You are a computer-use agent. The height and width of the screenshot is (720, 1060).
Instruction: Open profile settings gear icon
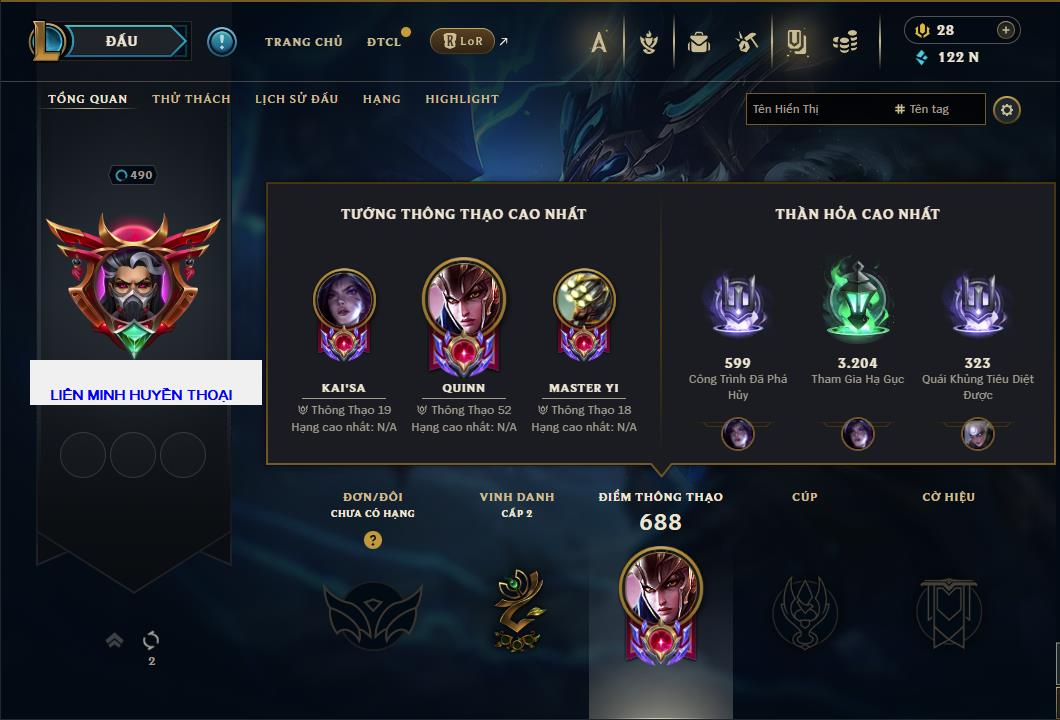pos(1007,109)
